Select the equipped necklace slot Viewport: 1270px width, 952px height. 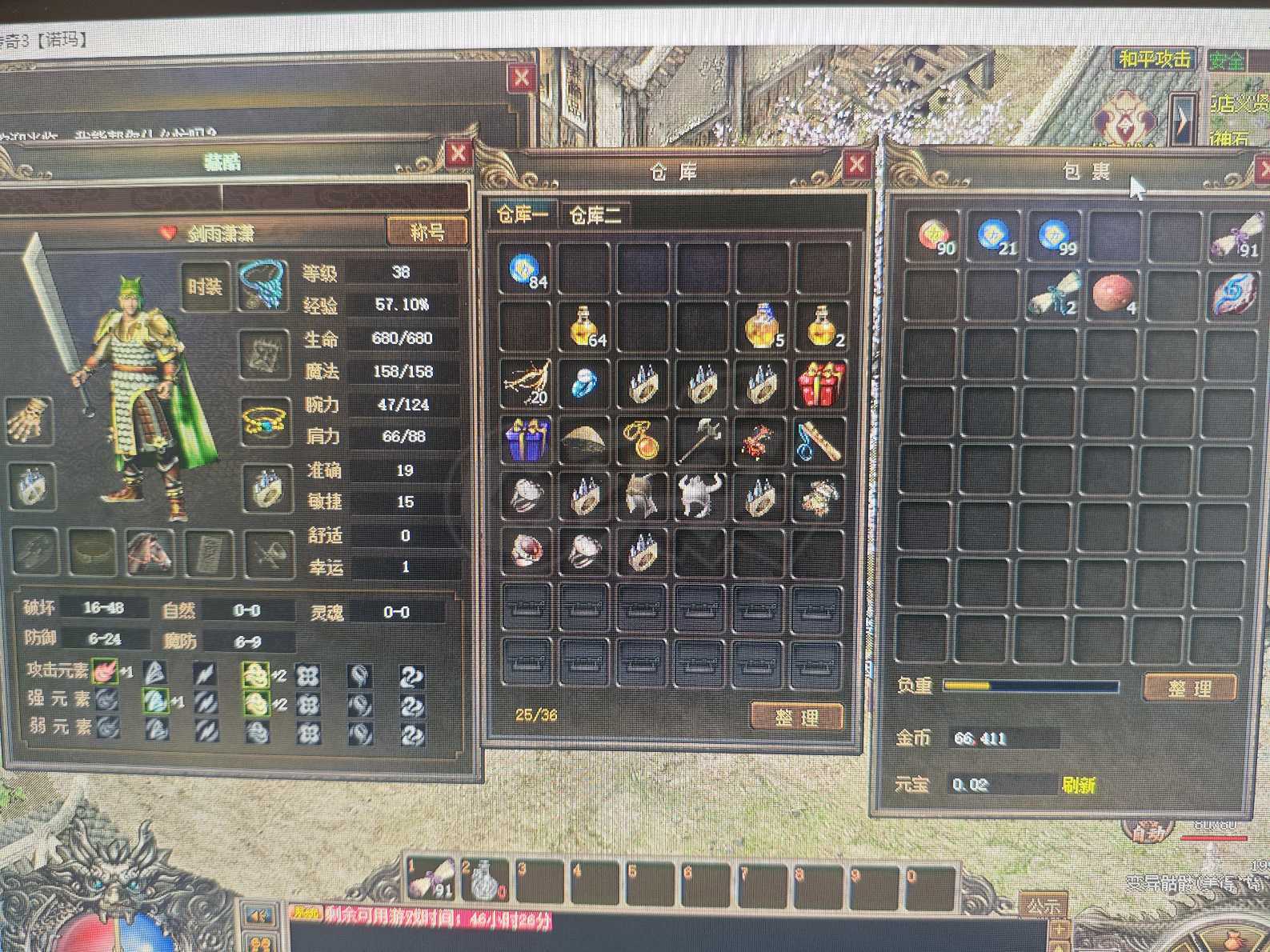point(262,284)
